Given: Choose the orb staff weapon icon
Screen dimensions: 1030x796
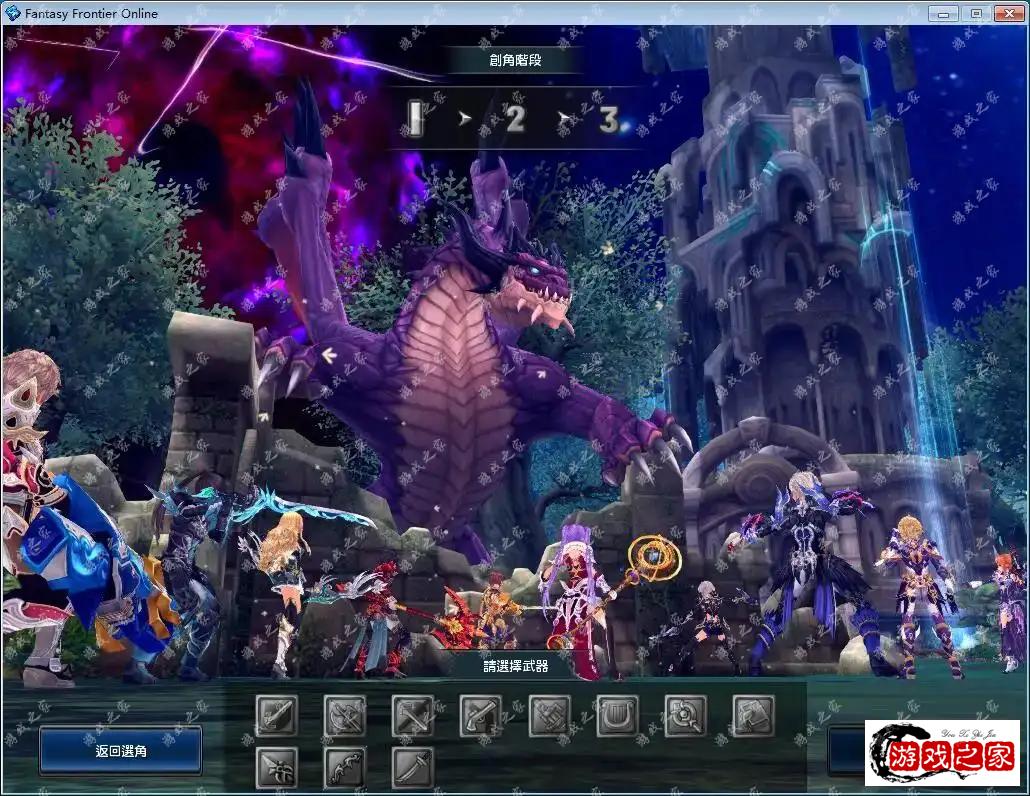Looking at the screenshot, I should click(685, 716).
